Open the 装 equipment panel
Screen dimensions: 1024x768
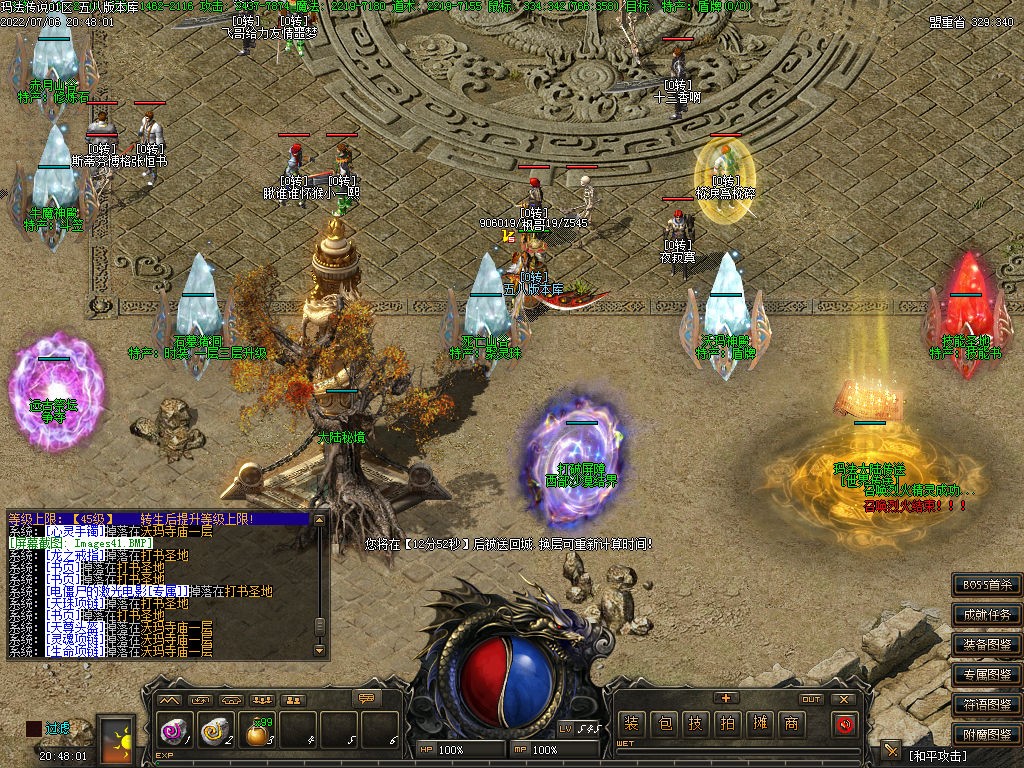[x=631, y=723]
